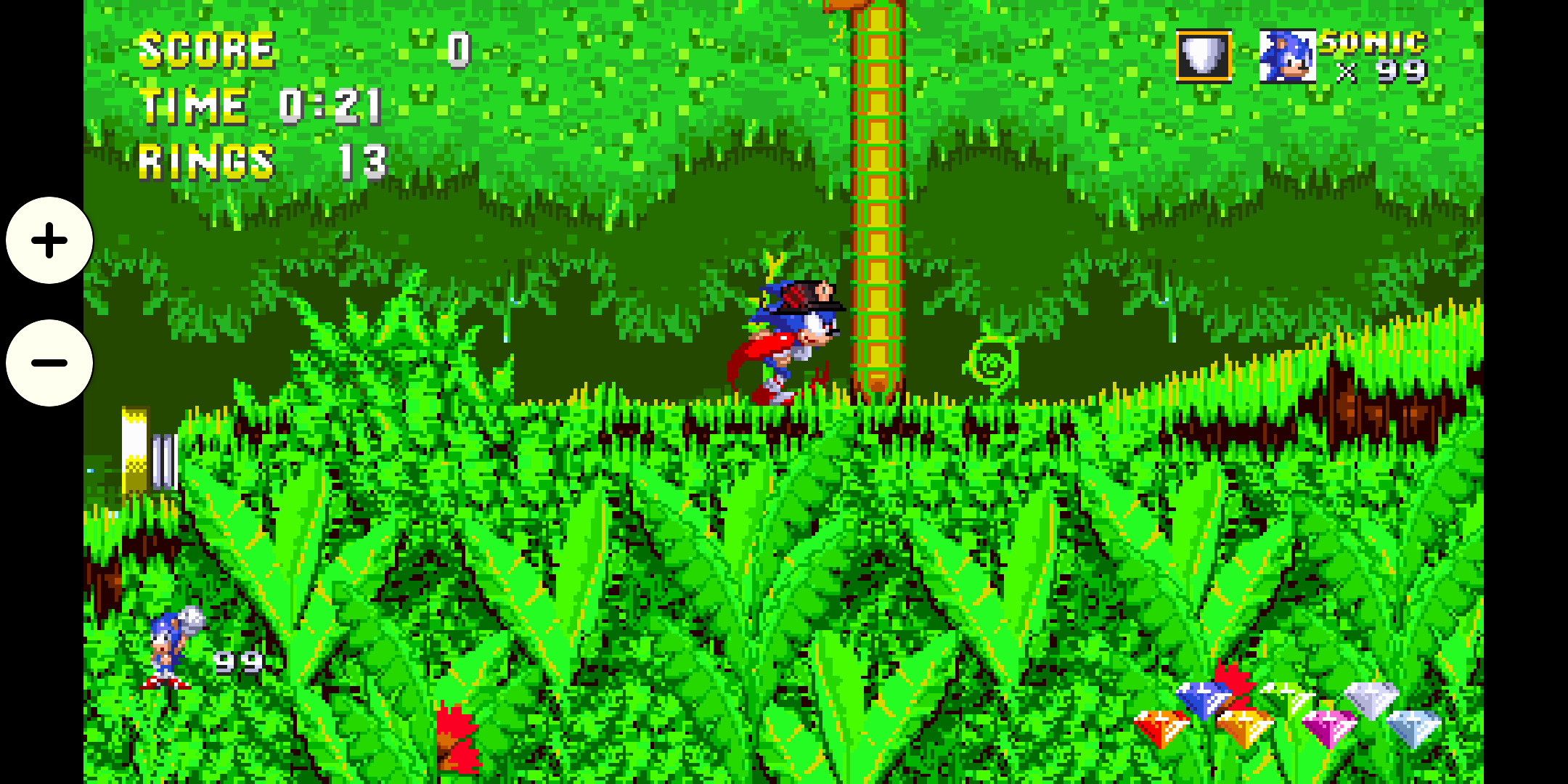
Task: Click the red Chaos Emerald to select it
Action: tap(1161, 726)
